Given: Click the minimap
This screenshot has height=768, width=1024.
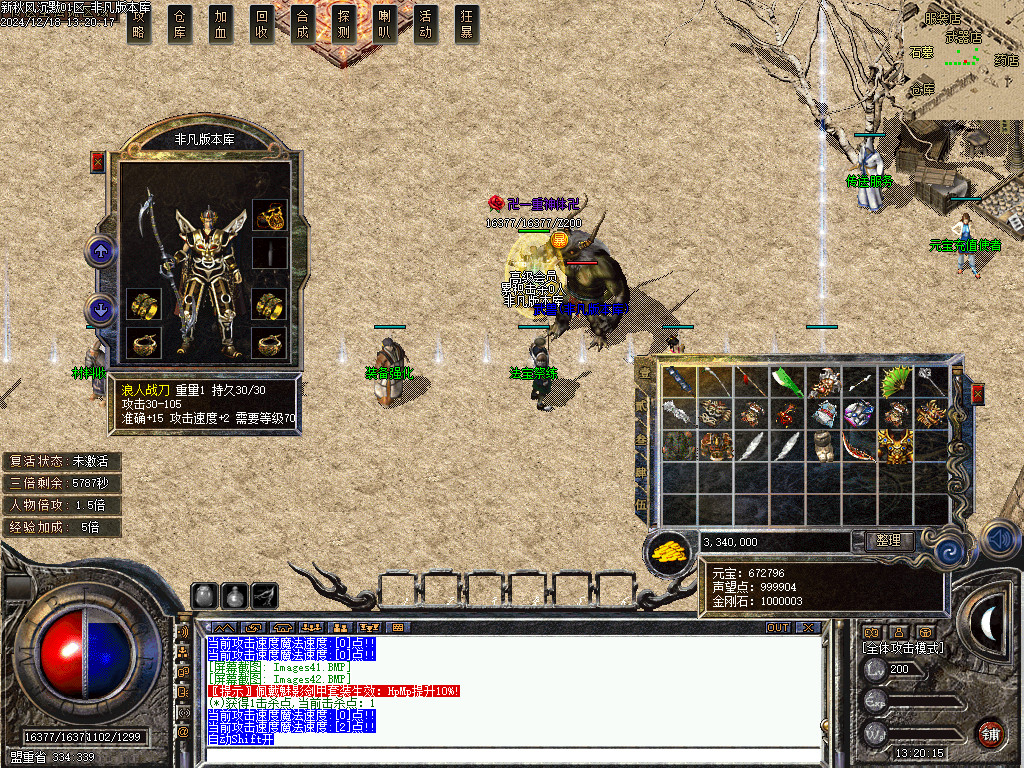Looking at the screenshot, I should point(963,58).
